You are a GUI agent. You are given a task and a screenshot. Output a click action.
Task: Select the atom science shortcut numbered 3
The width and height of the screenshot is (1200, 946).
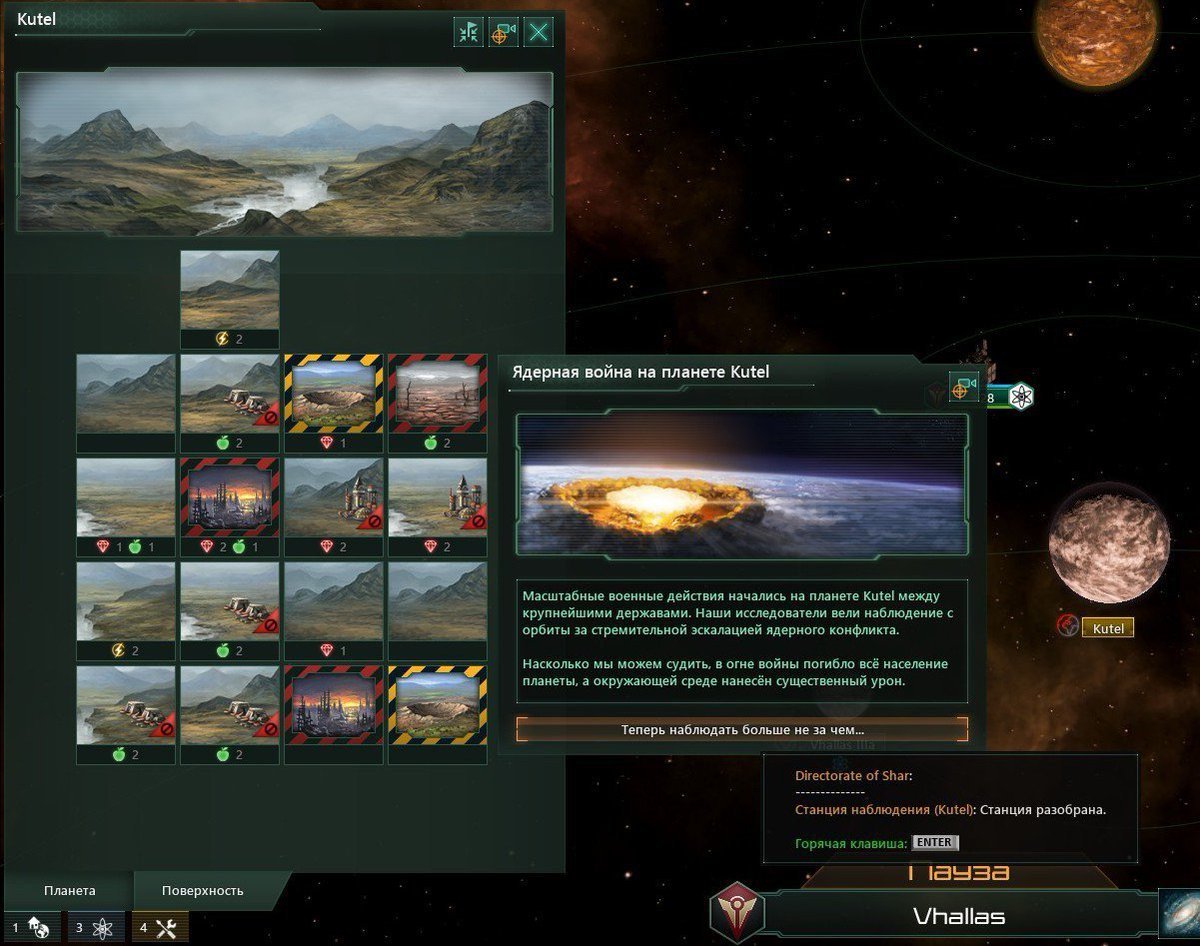93,927
